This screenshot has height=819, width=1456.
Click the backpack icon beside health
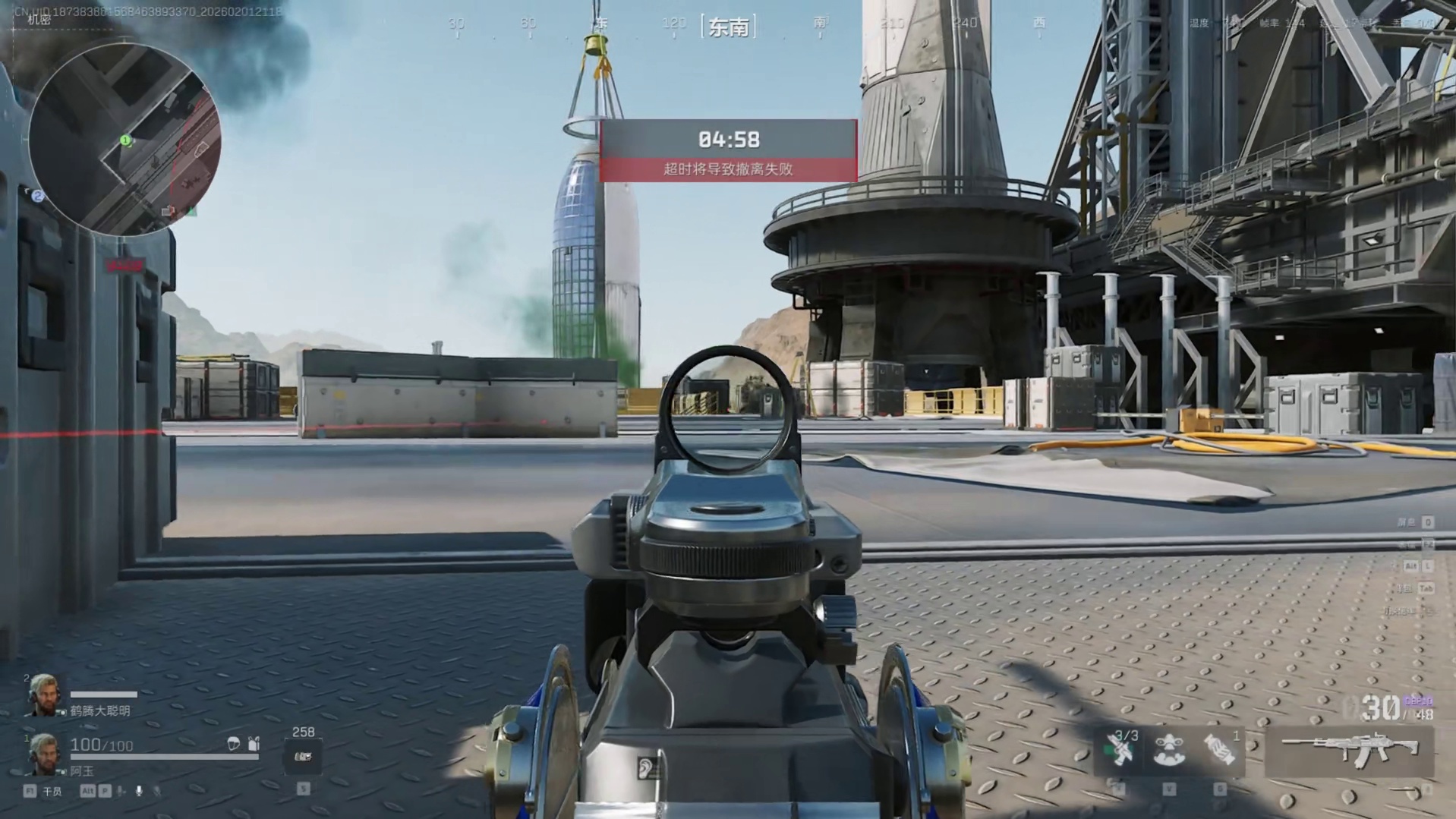pyautogui.click(x=254, y=744)
